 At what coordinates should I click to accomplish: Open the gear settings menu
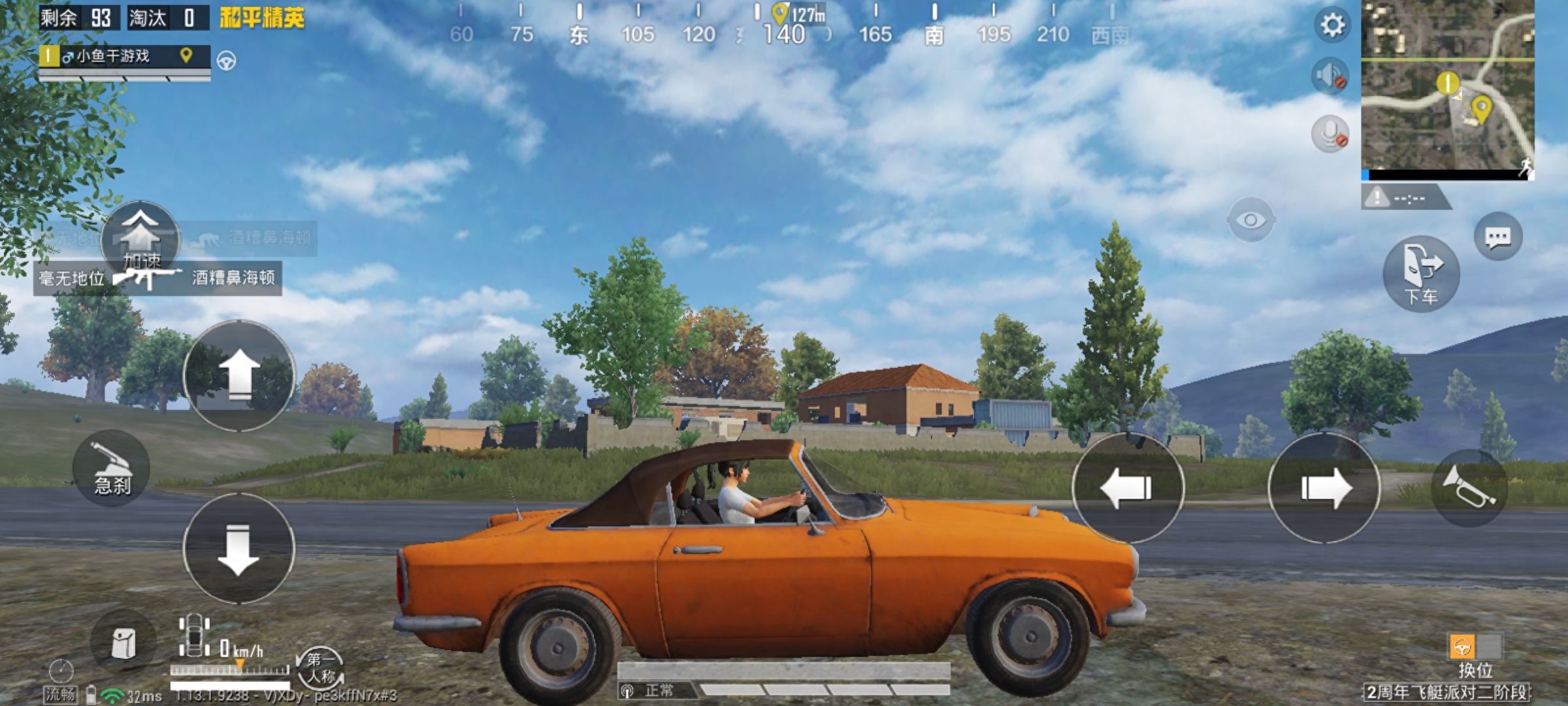(x=1332, y=25)
